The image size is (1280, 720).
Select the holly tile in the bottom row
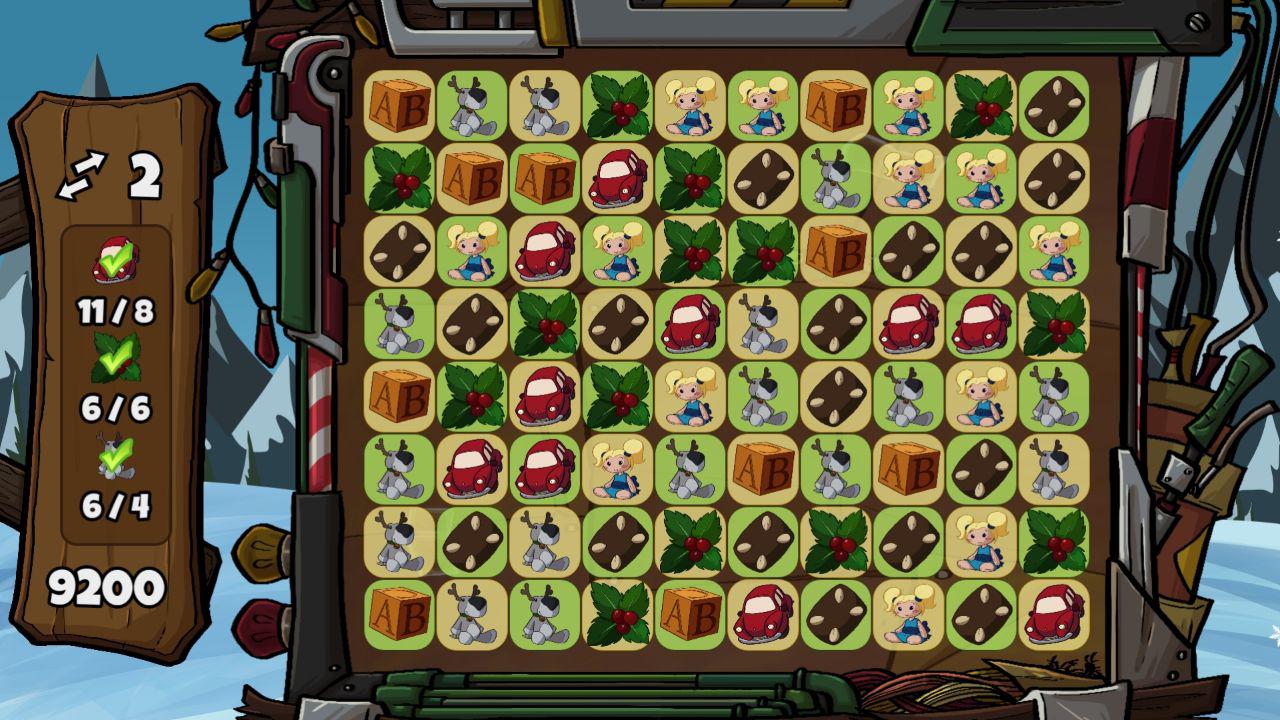[x=617, y=614]
